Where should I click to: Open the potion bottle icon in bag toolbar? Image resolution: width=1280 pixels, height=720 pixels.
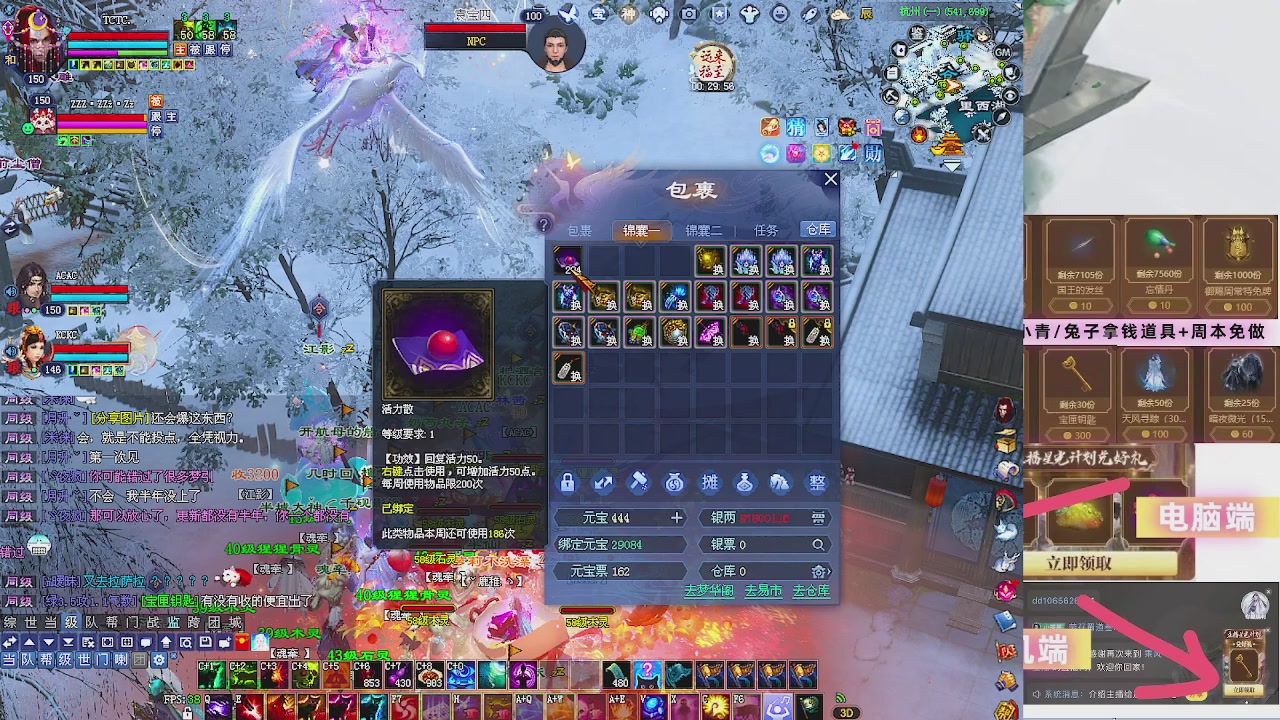pos(745,483)
